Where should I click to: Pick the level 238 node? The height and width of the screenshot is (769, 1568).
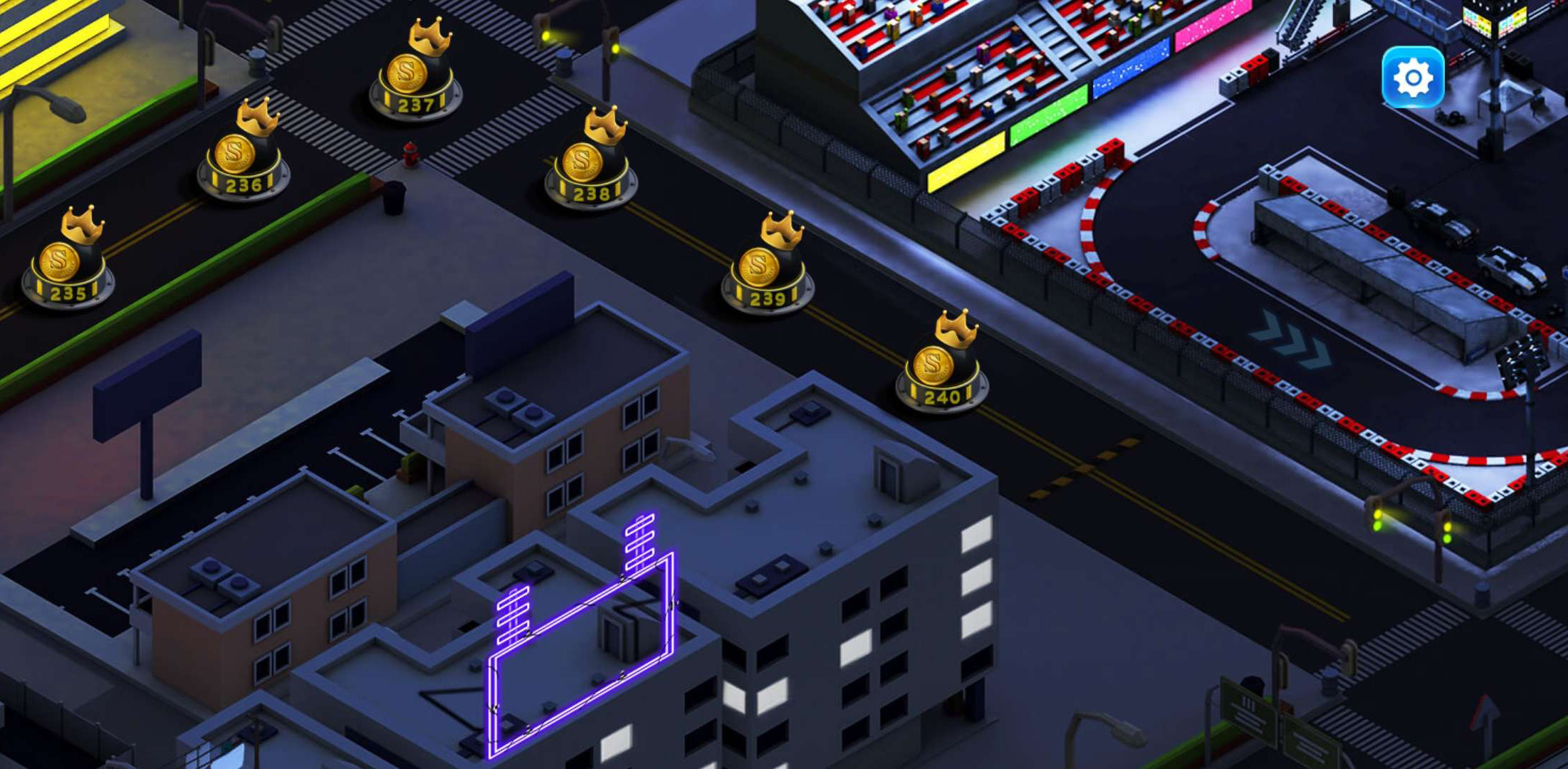[590, 165]
